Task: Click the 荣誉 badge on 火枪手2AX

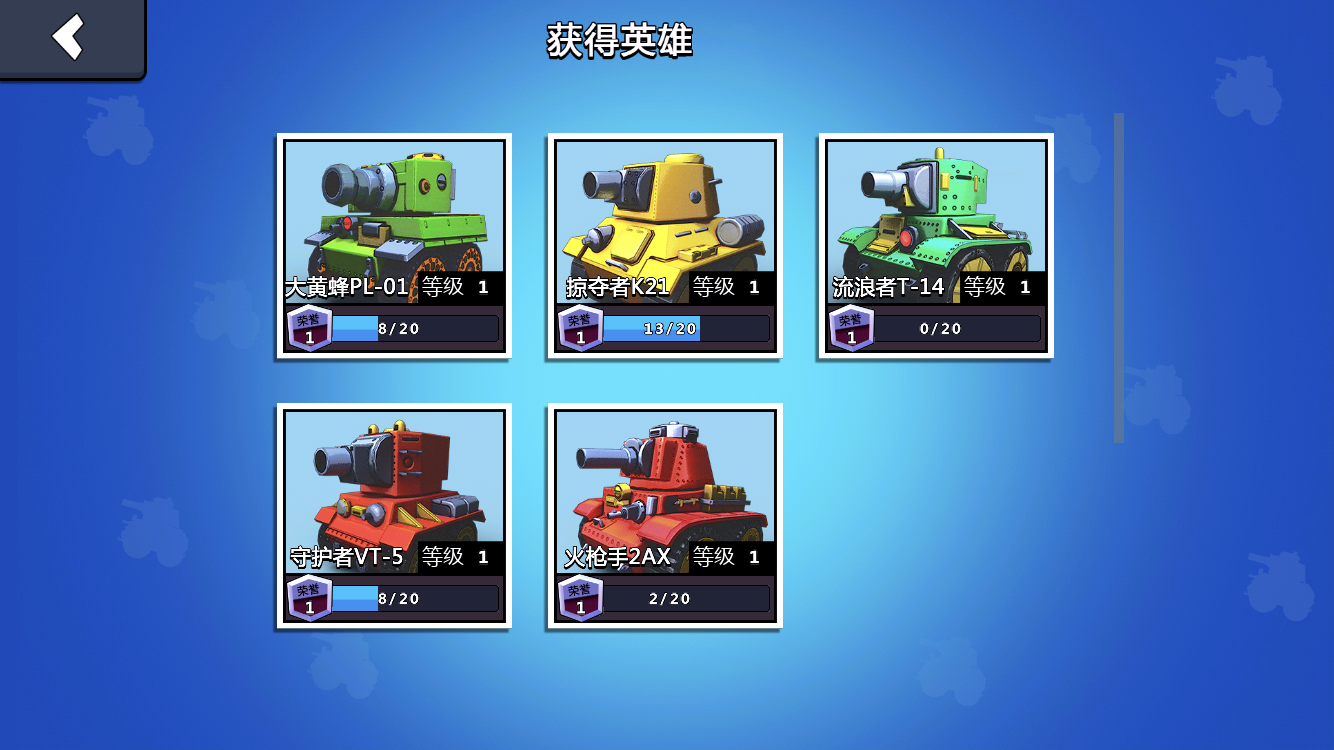Action: (x=582, y=597)
